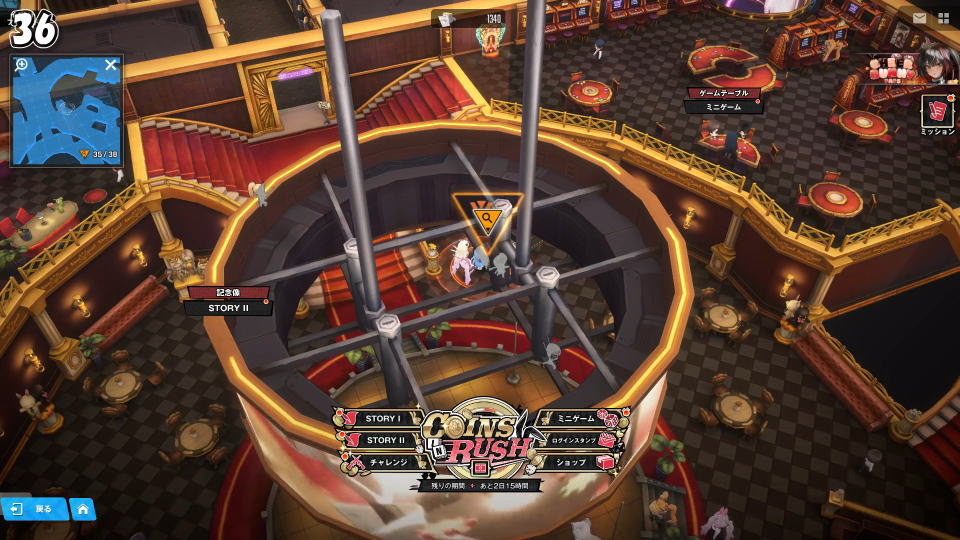Select the 記念像 STORY II map label
The width and height of the screenshot is (960, 540).
tap(229, 301)
